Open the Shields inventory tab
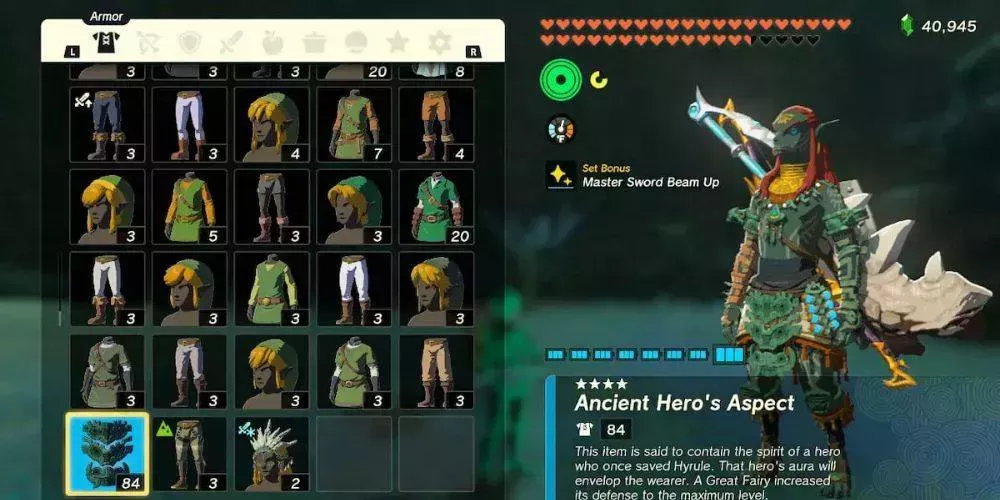1000x500 pixels. pos(189,42)
